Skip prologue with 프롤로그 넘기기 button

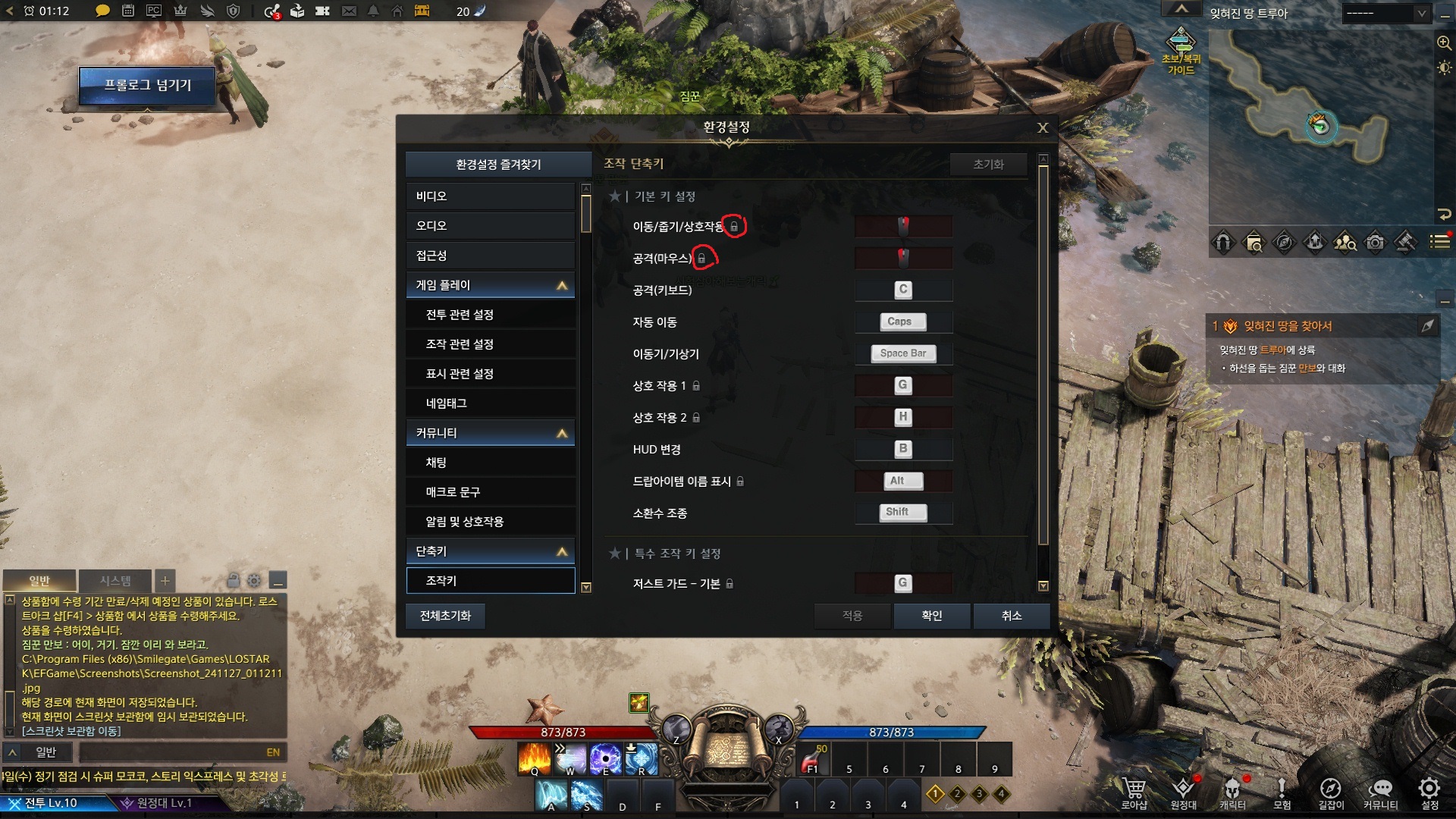147,86
